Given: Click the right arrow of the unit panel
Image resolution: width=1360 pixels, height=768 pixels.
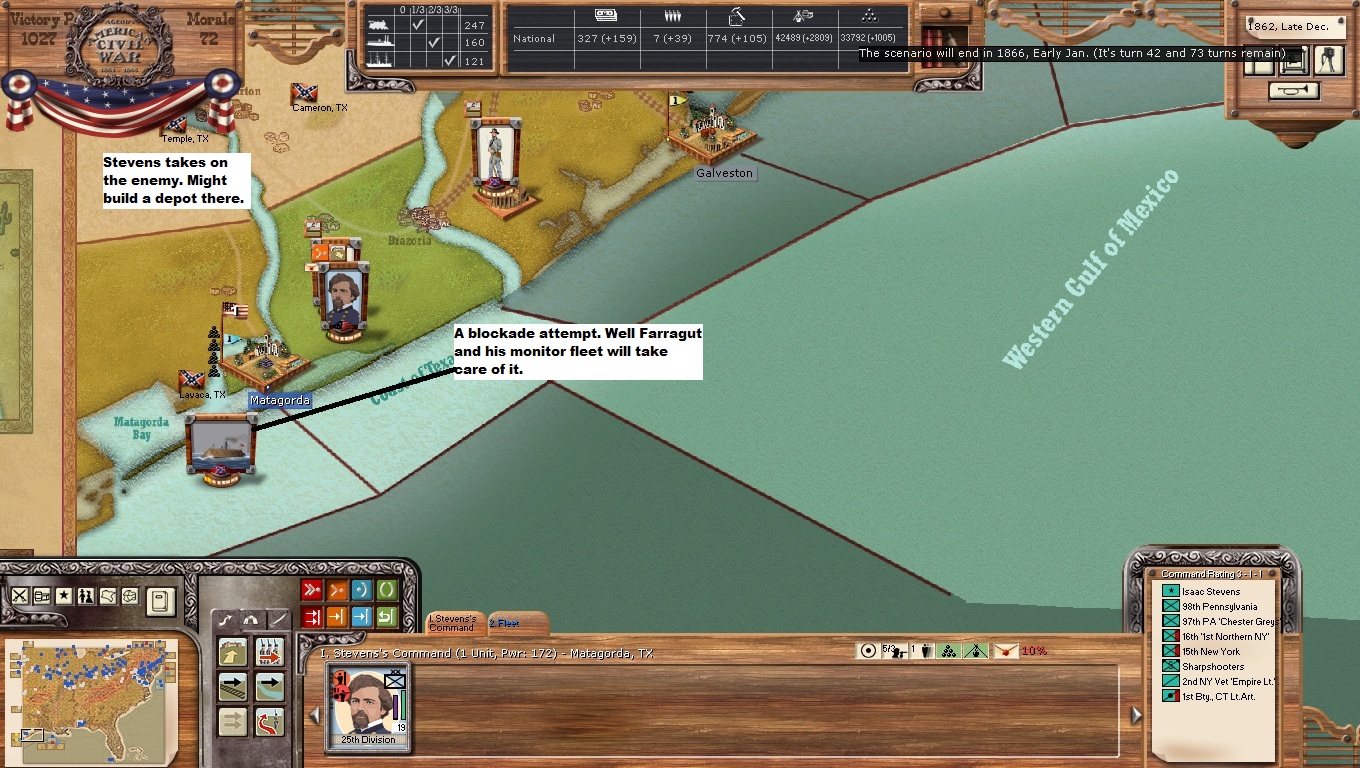Looking at the screenshot, I should click(x=1135, y=715).
